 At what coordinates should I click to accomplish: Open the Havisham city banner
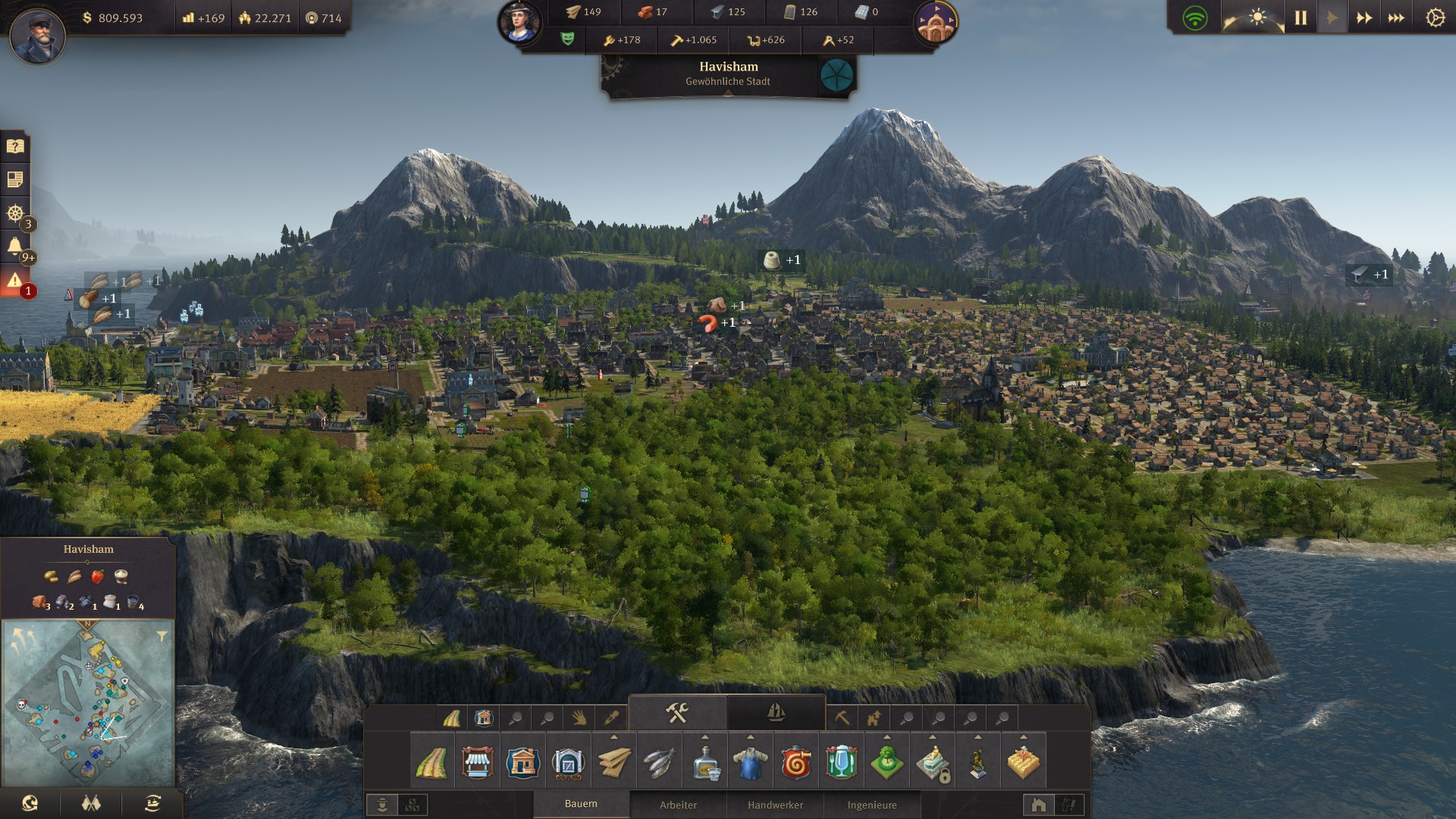pyautogui.click(x=728, y=74)
